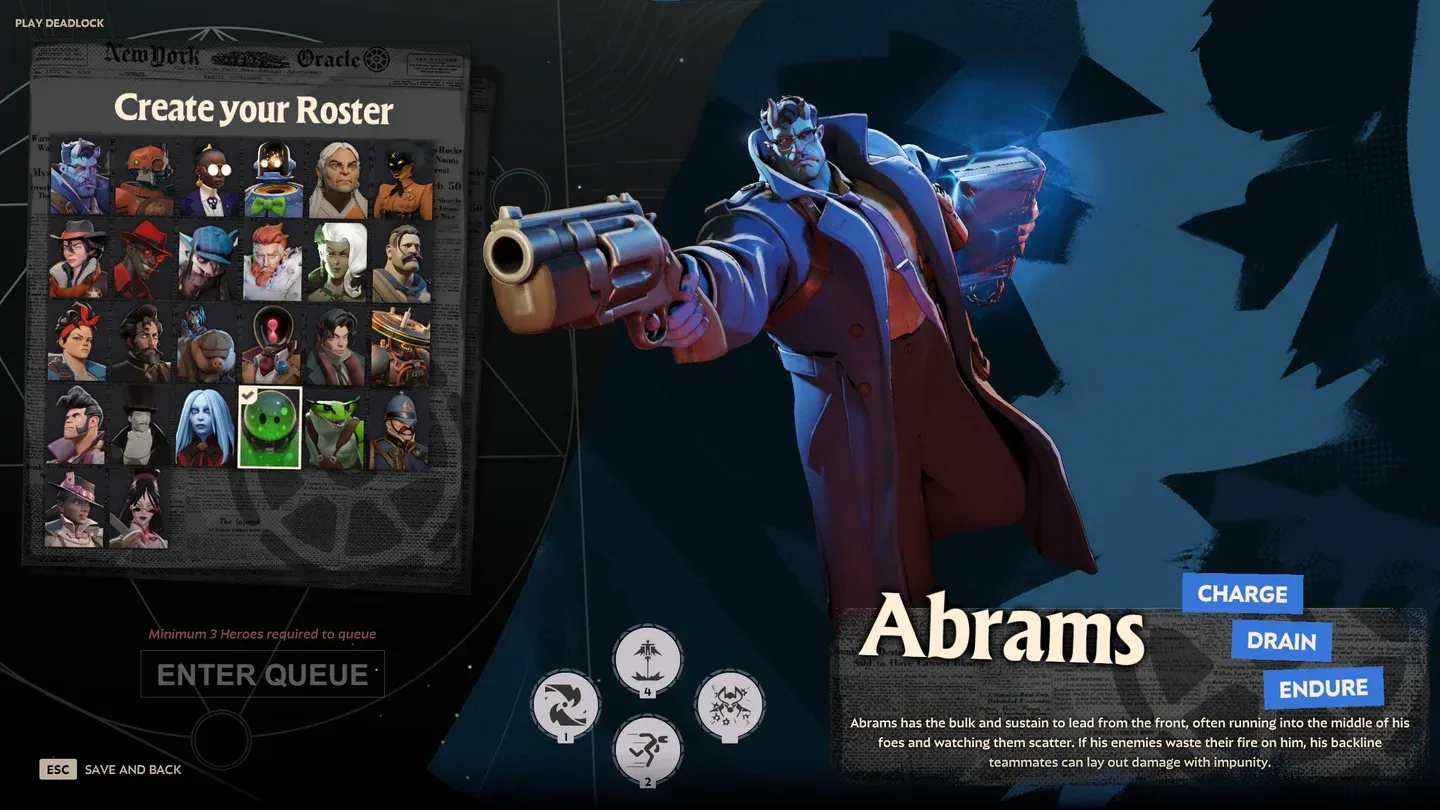Choose Save and Back
Screen dimensions: 1440x810
[133, 769]
